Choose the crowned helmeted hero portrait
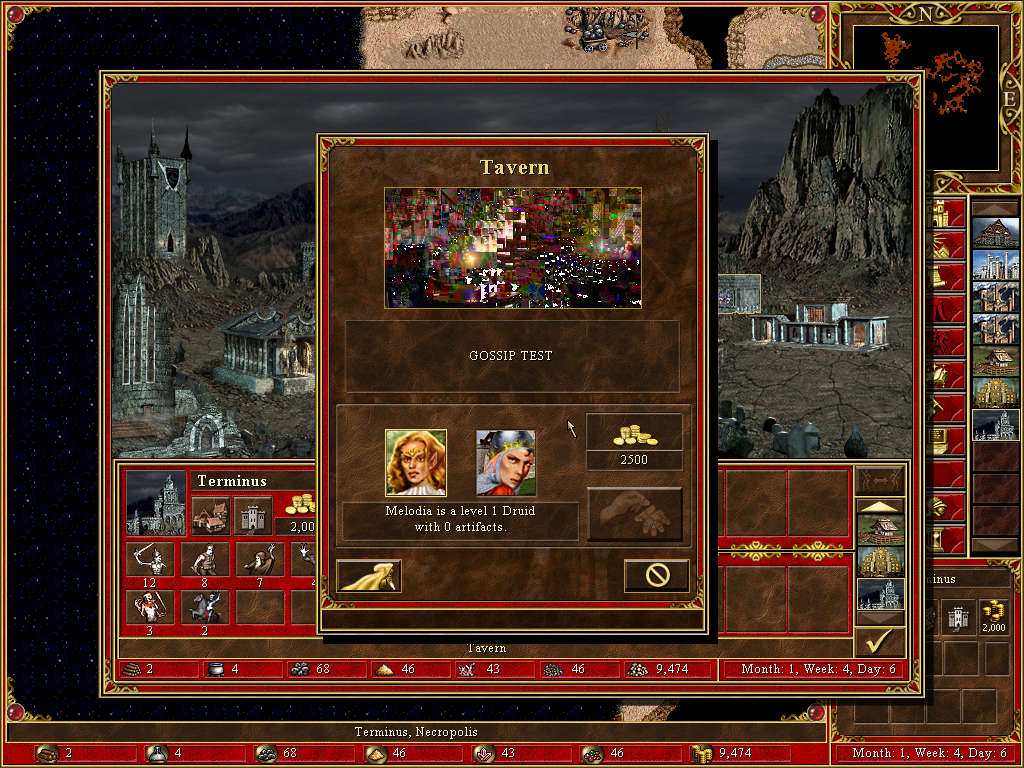The width and height of the screenshot is (1024, 768). [x=505, y=463]
